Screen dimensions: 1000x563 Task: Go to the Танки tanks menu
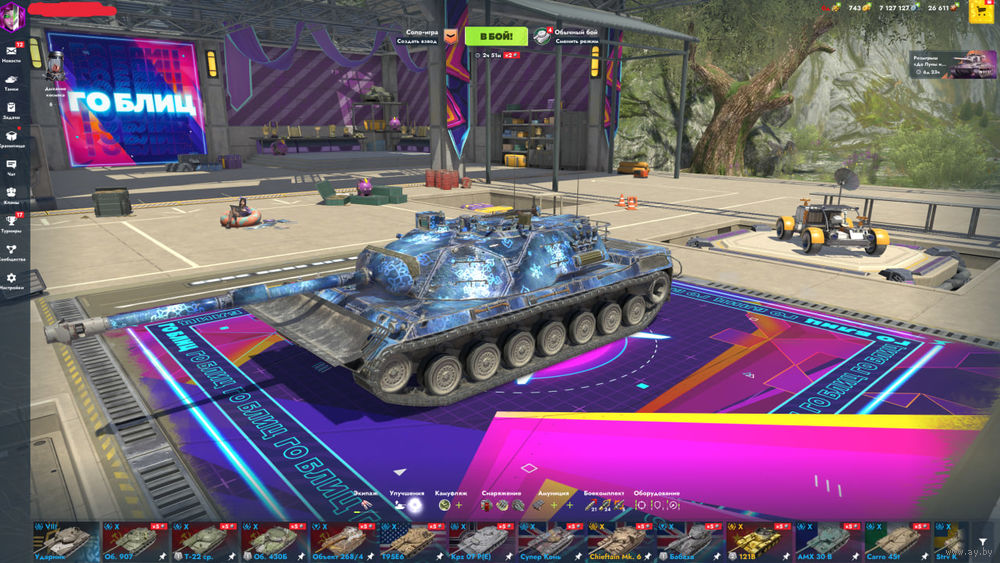(12, 81)
